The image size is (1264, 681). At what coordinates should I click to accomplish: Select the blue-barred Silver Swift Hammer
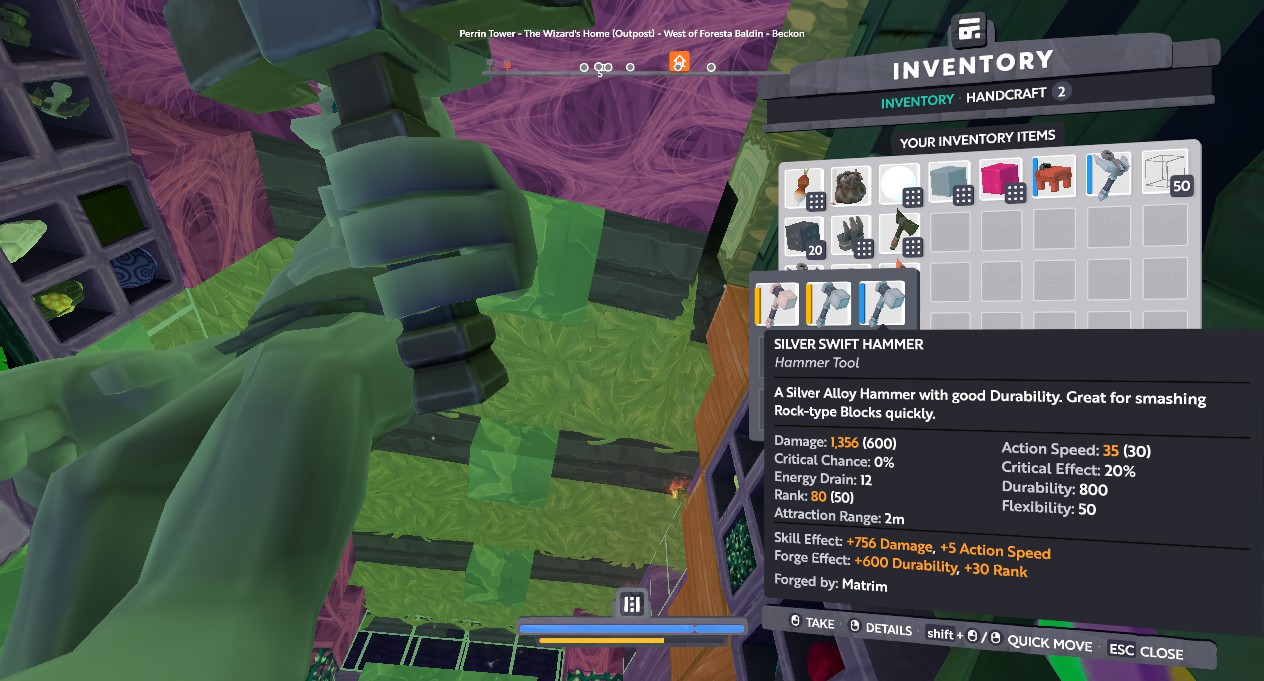pyautogui.click(x=881, y=303)
